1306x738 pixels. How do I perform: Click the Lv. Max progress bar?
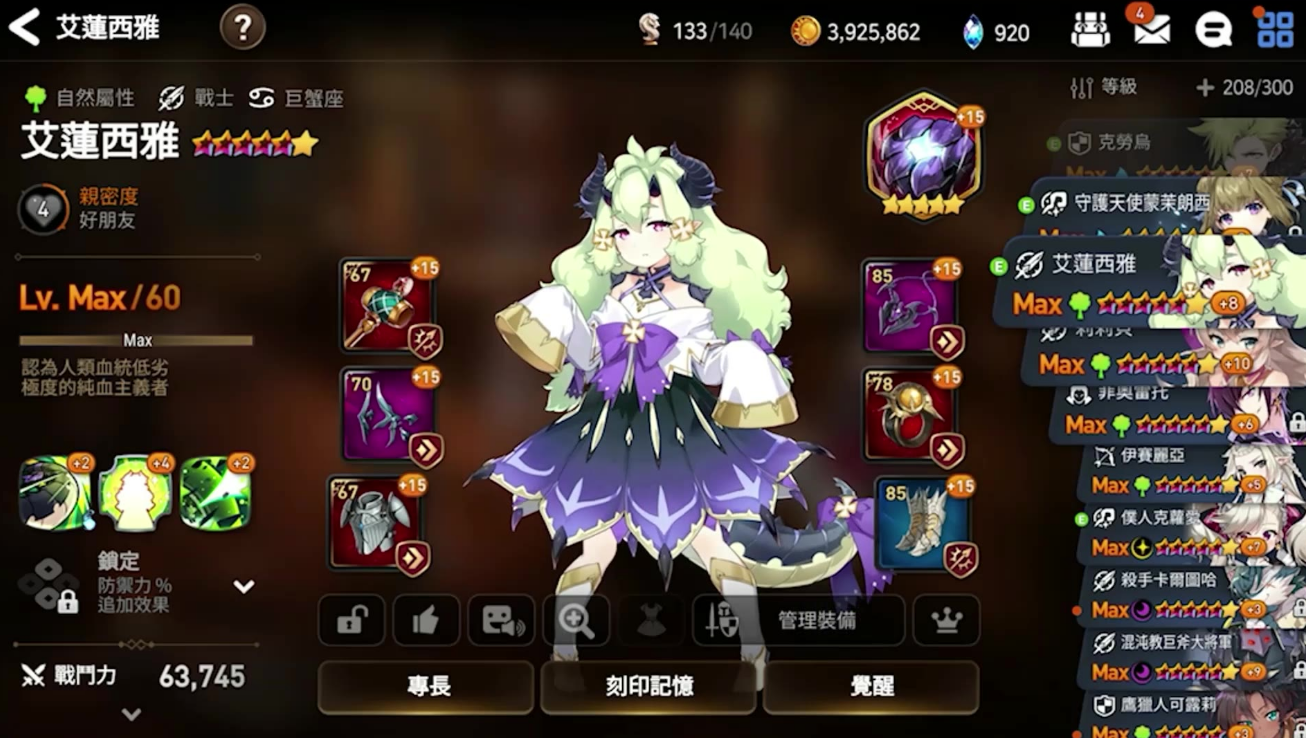pos(135,340)
